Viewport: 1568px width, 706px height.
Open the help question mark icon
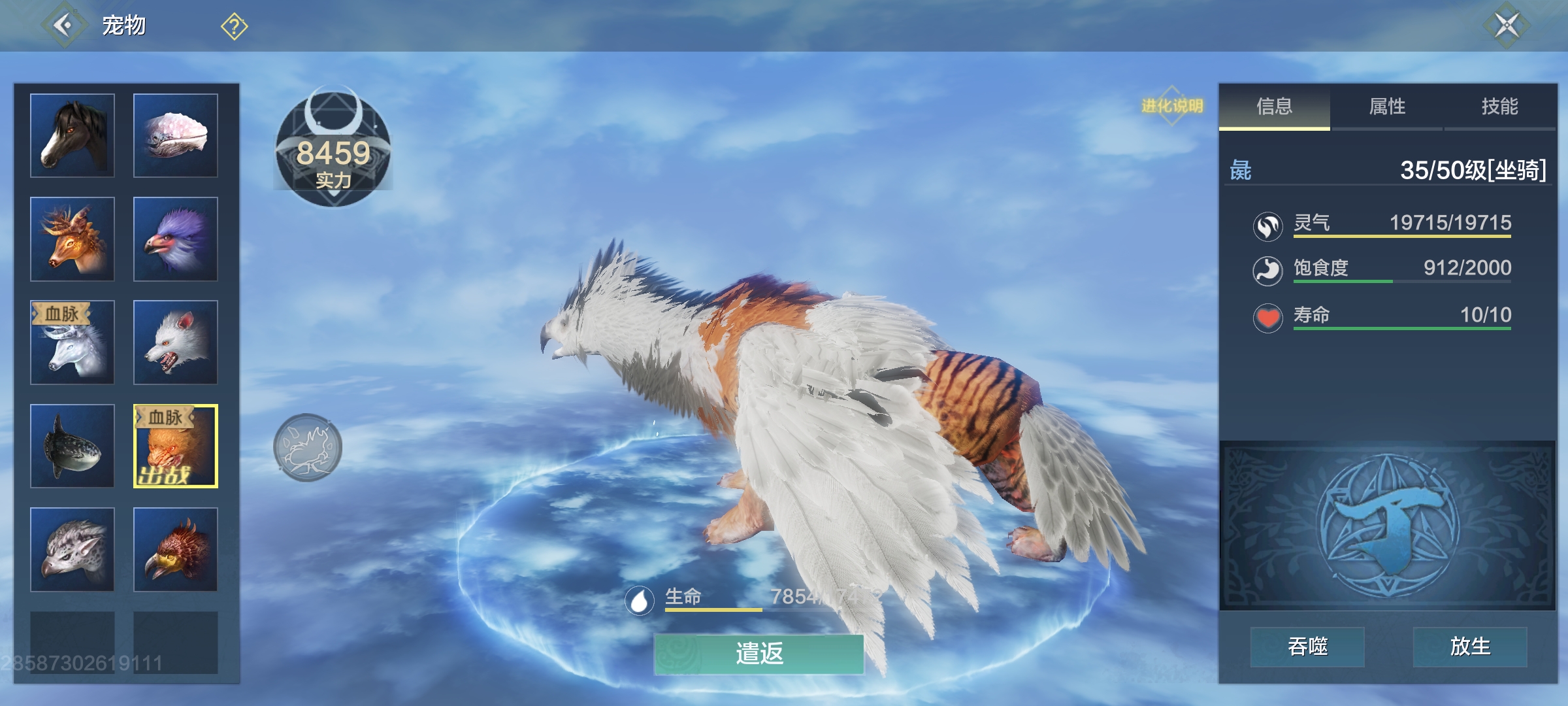[233, 26]
